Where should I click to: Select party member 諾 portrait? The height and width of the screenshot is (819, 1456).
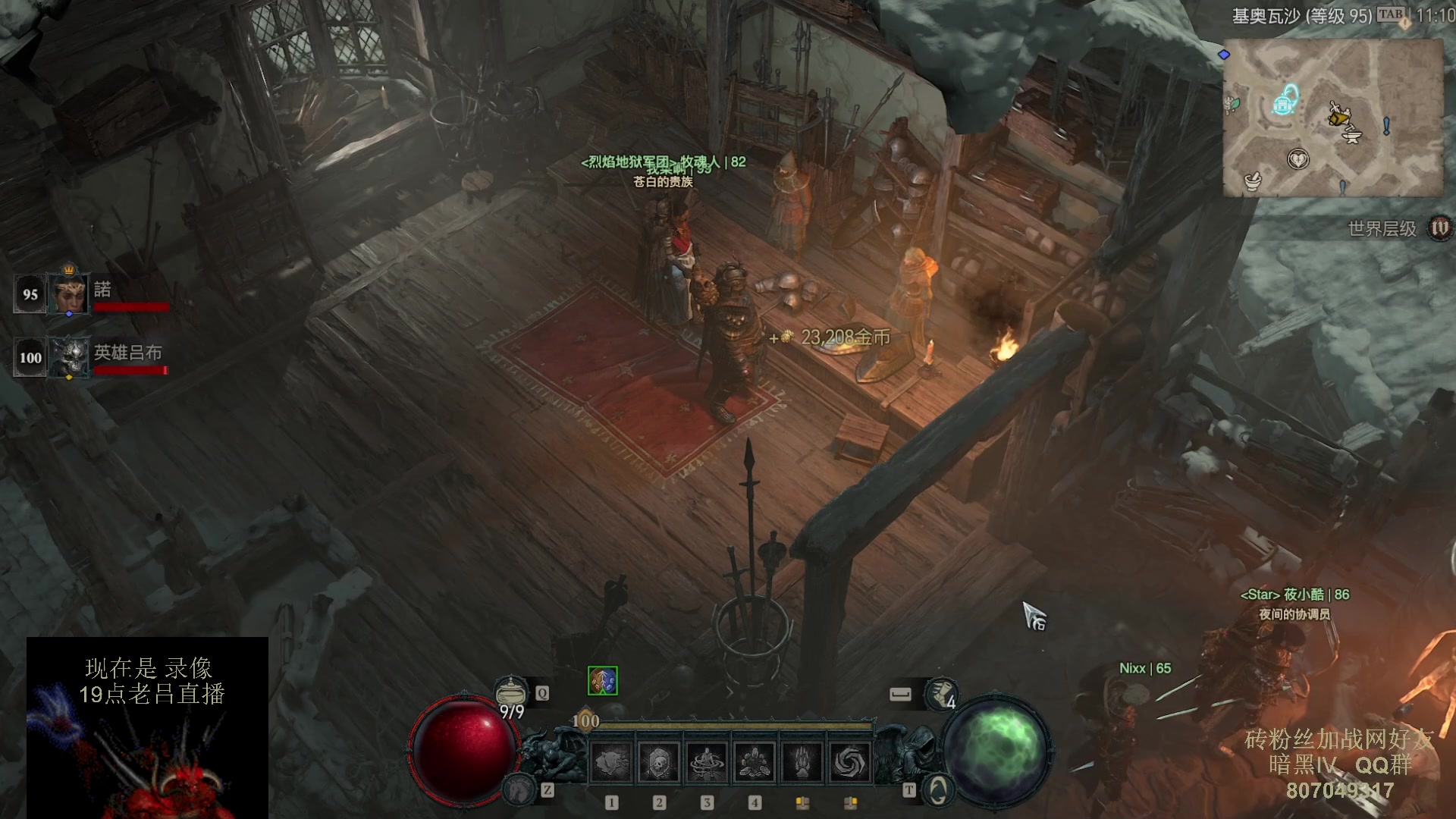69,294
